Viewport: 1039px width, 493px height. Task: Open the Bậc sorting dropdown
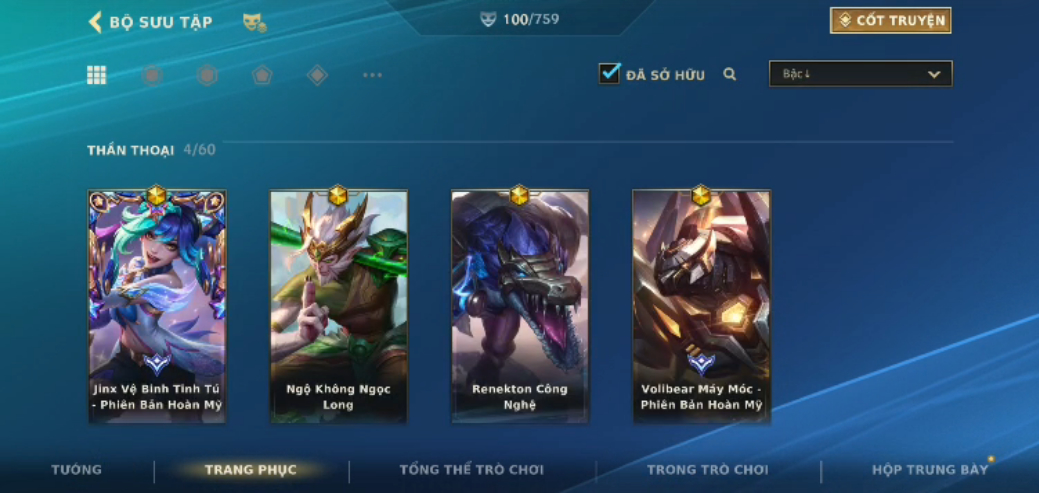click(860, 74)
